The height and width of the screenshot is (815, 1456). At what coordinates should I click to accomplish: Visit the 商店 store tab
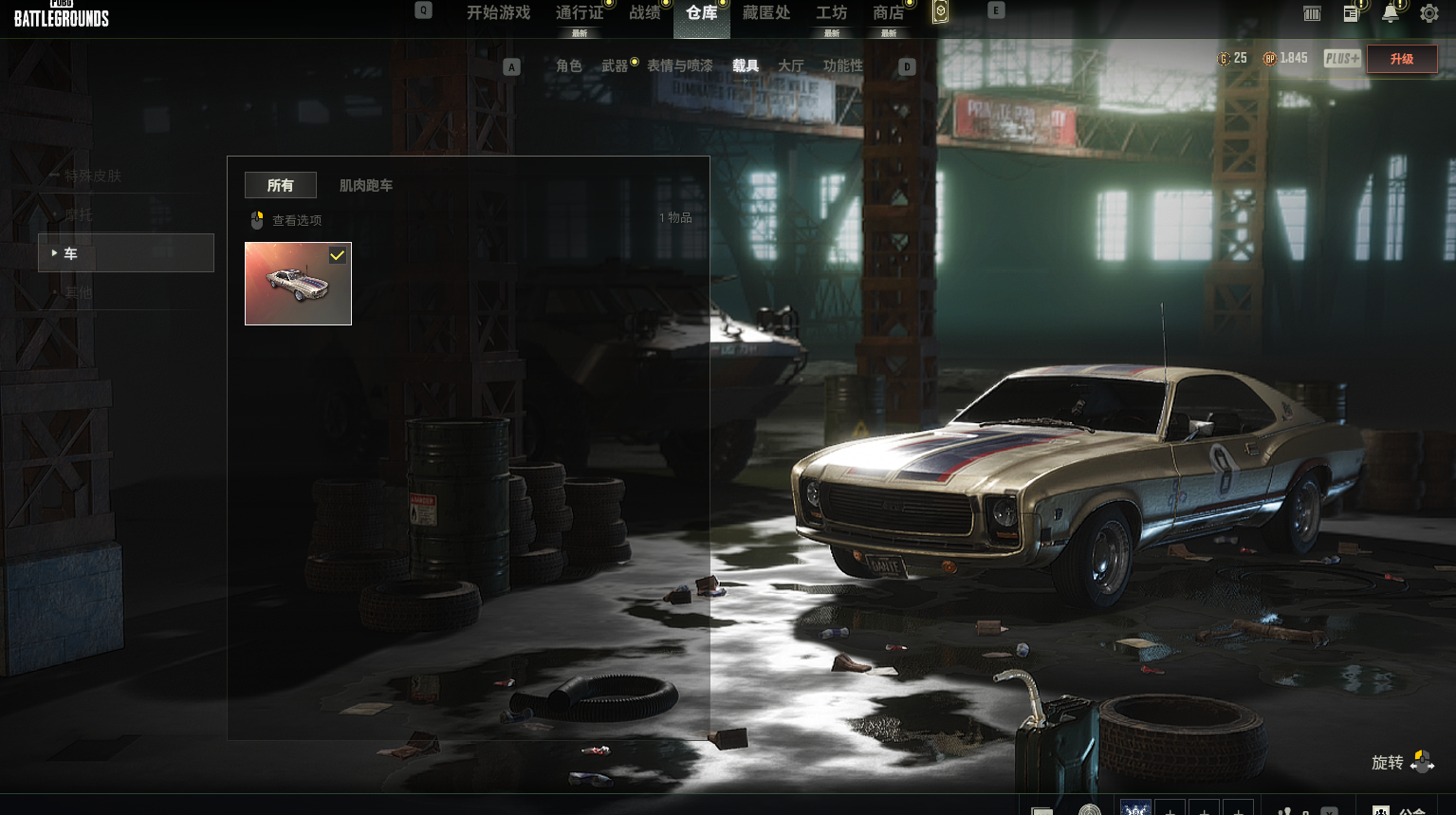889,13
